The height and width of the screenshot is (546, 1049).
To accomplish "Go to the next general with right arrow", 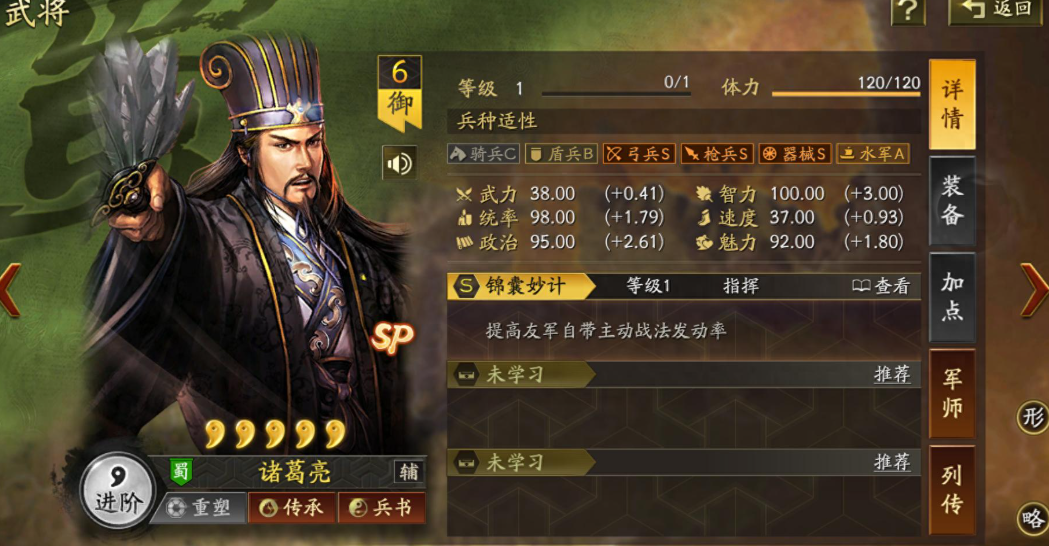I will [x=1033, y=290].
